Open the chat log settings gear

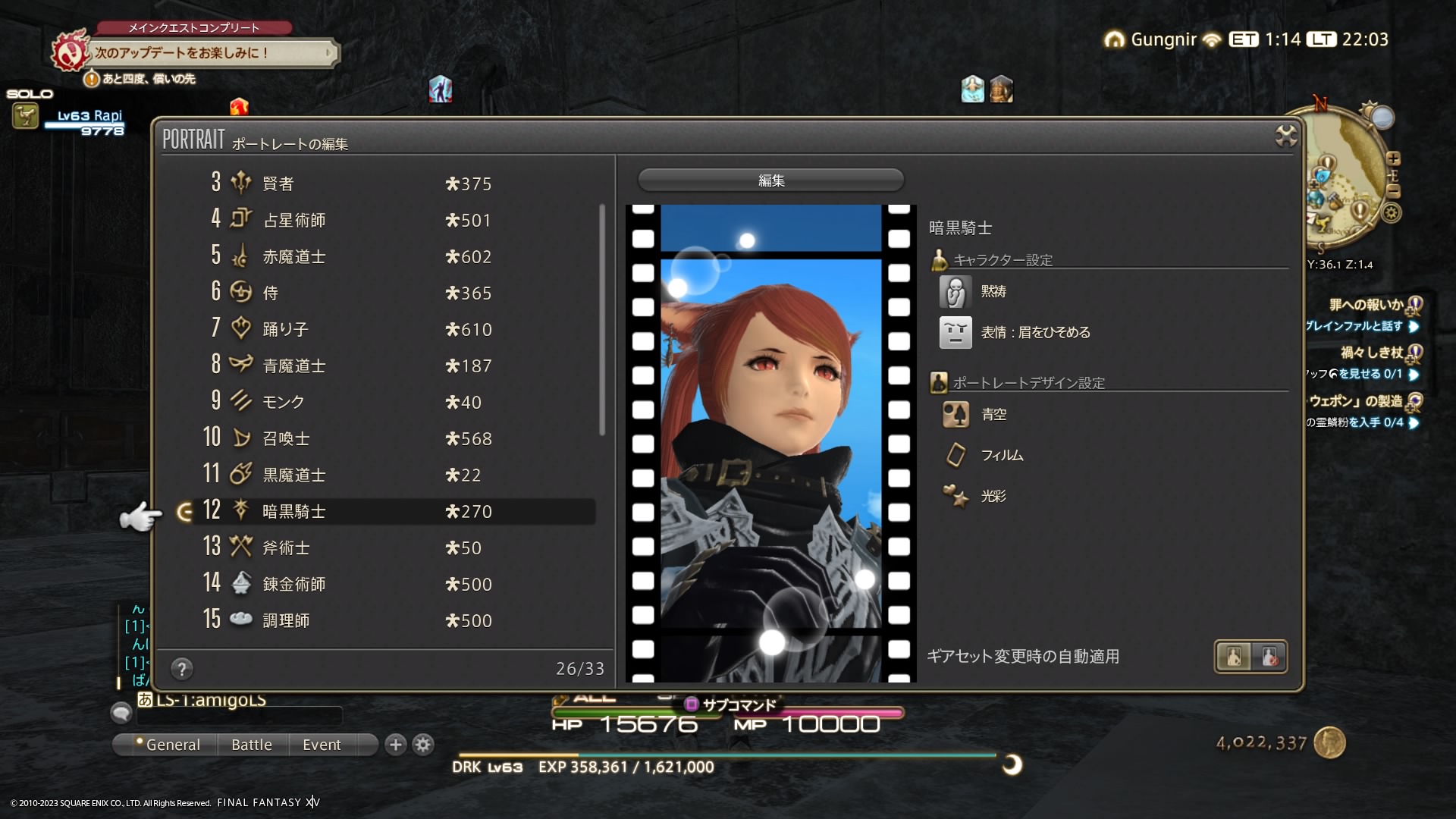pos(423,745)
